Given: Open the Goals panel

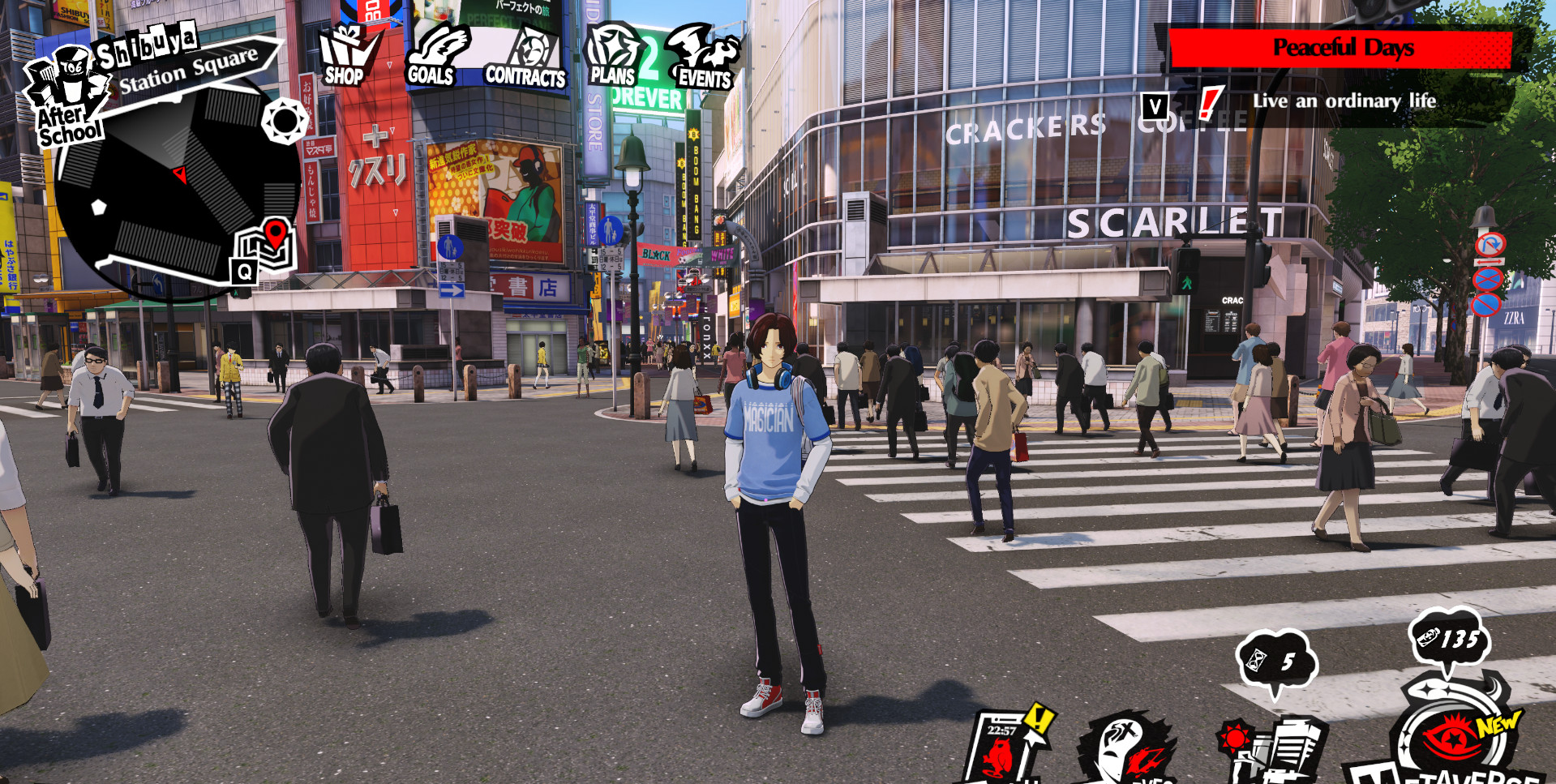Looking at the screenshot, I should pyautogui.click(x=435, y=57).
